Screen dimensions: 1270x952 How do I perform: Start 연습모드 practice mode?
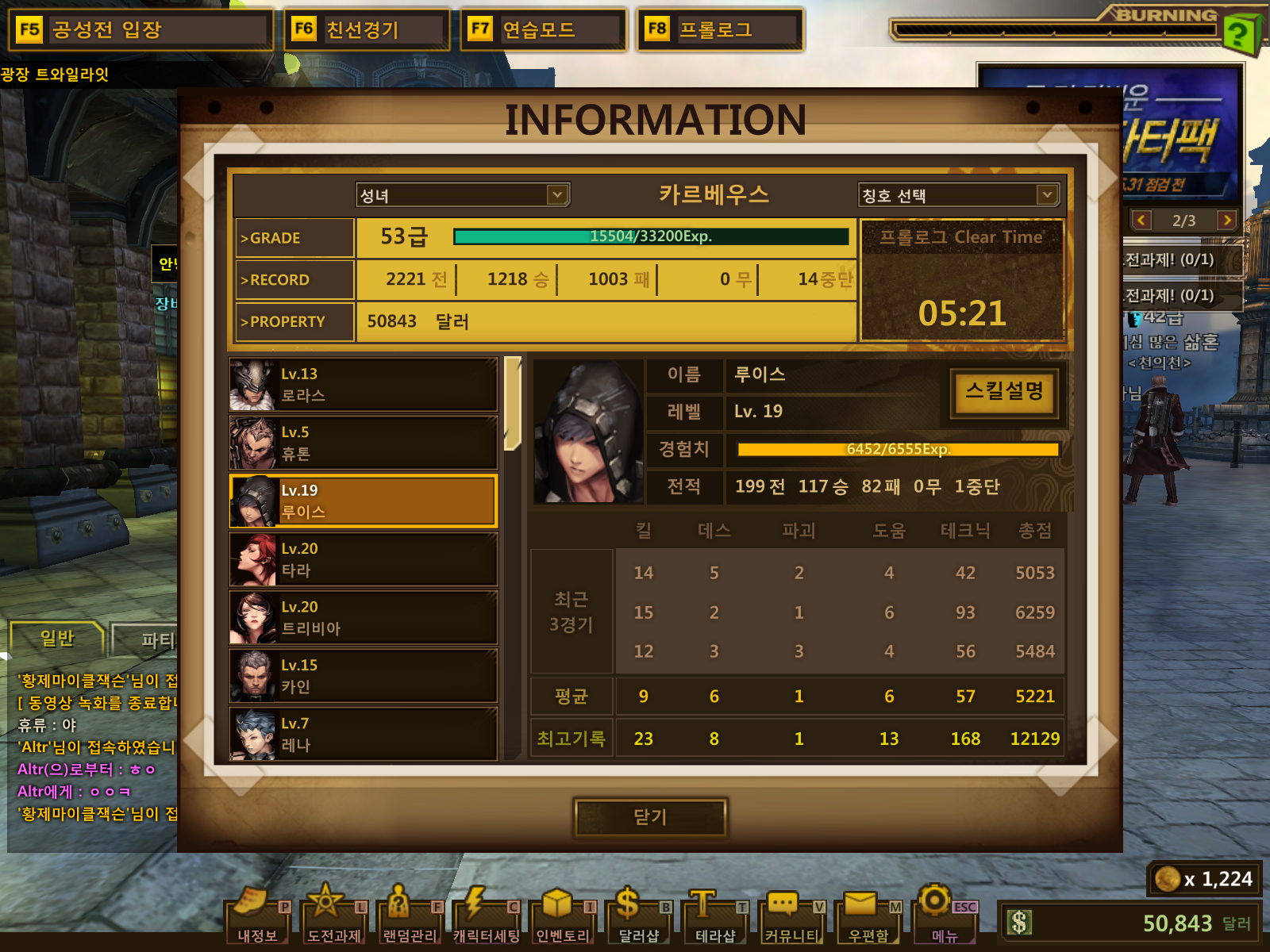tap(544, 30)
